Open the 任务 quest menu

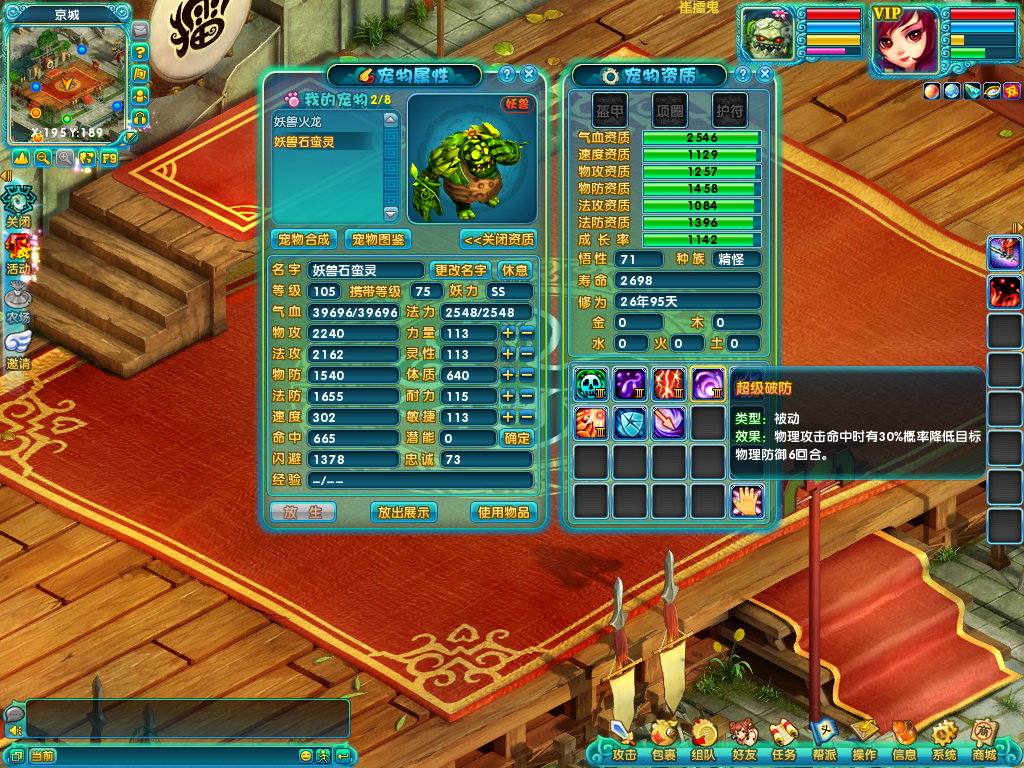[x=783, y=744]
